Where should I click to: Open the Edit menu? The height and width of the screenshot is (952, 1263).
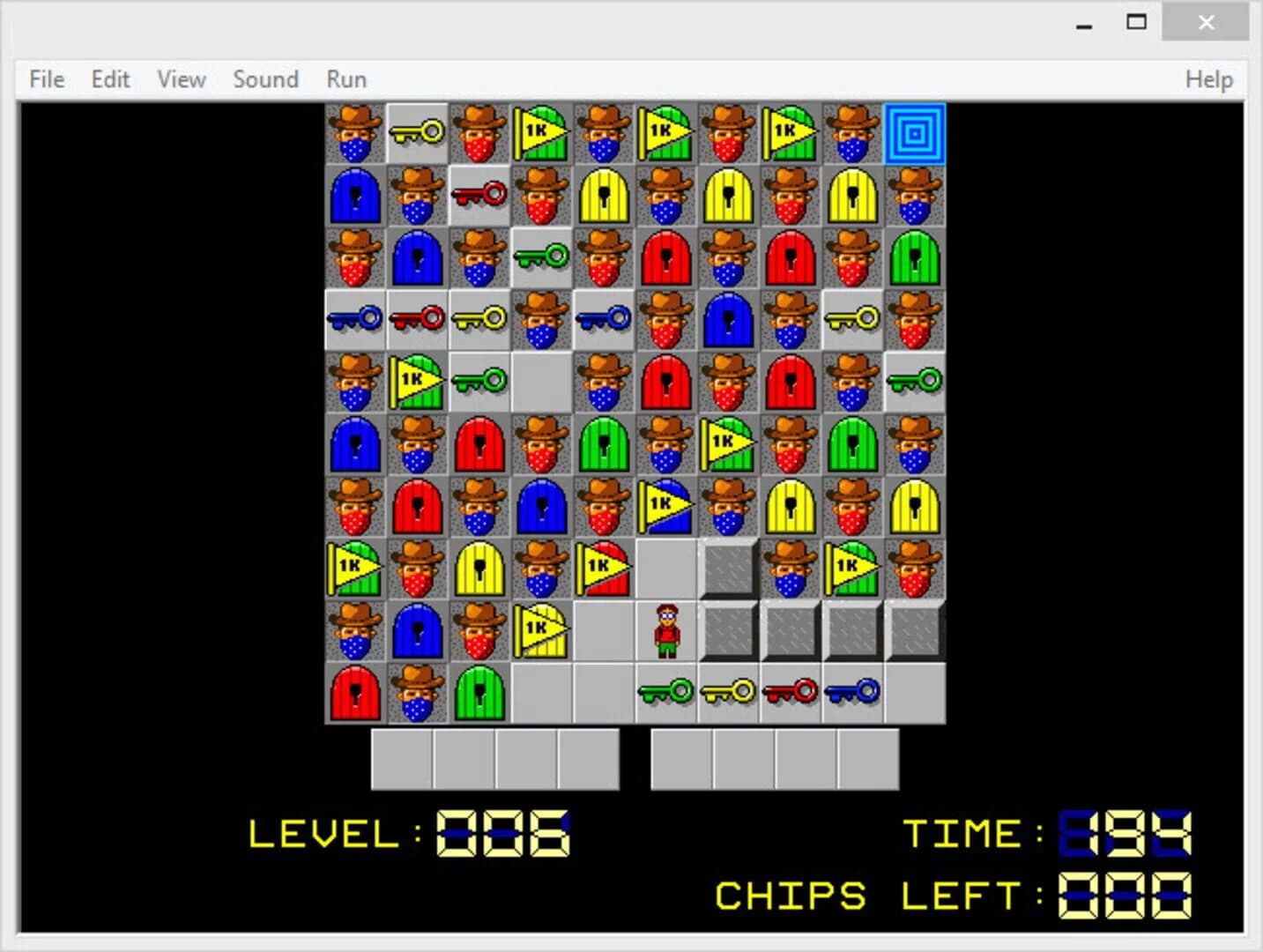pos(109,78)
